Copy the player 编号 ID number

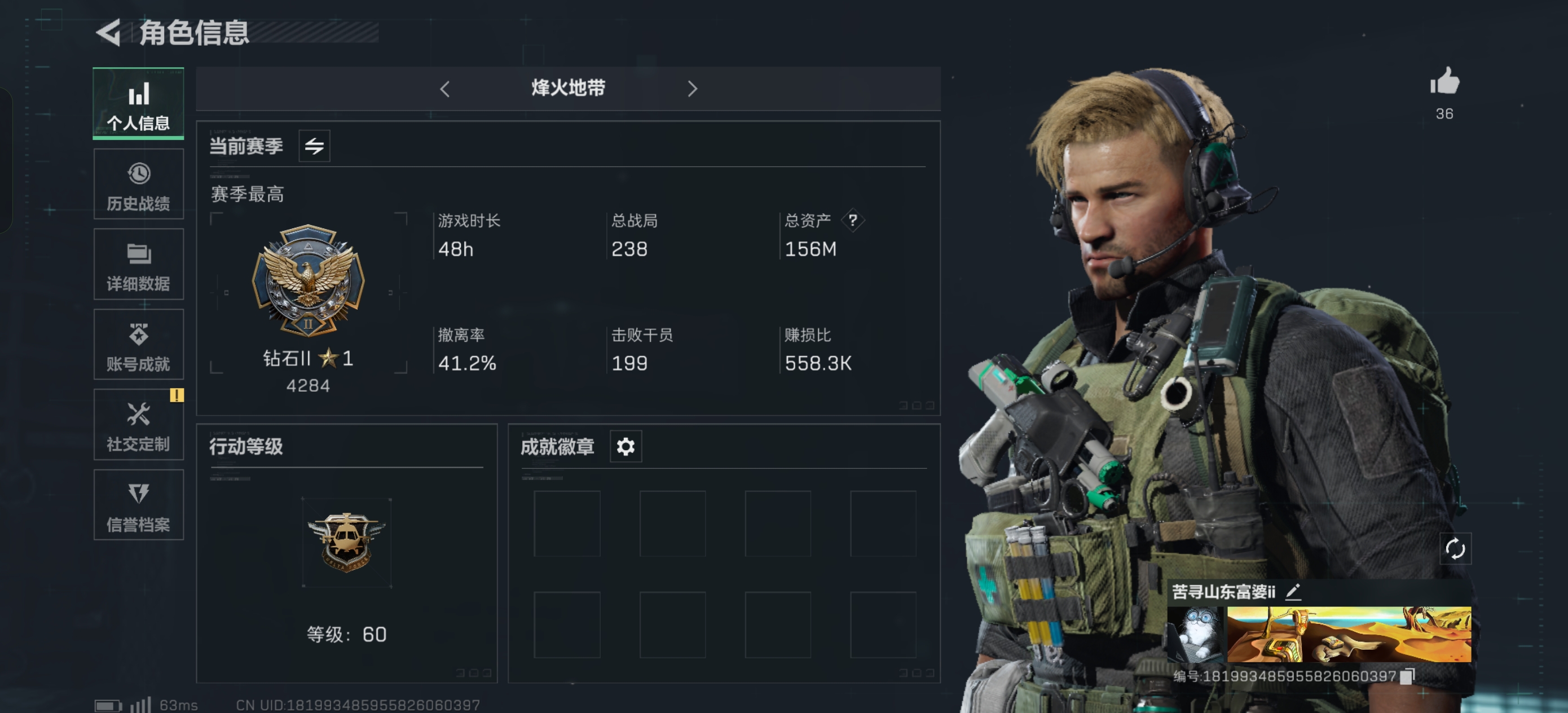1407,676
